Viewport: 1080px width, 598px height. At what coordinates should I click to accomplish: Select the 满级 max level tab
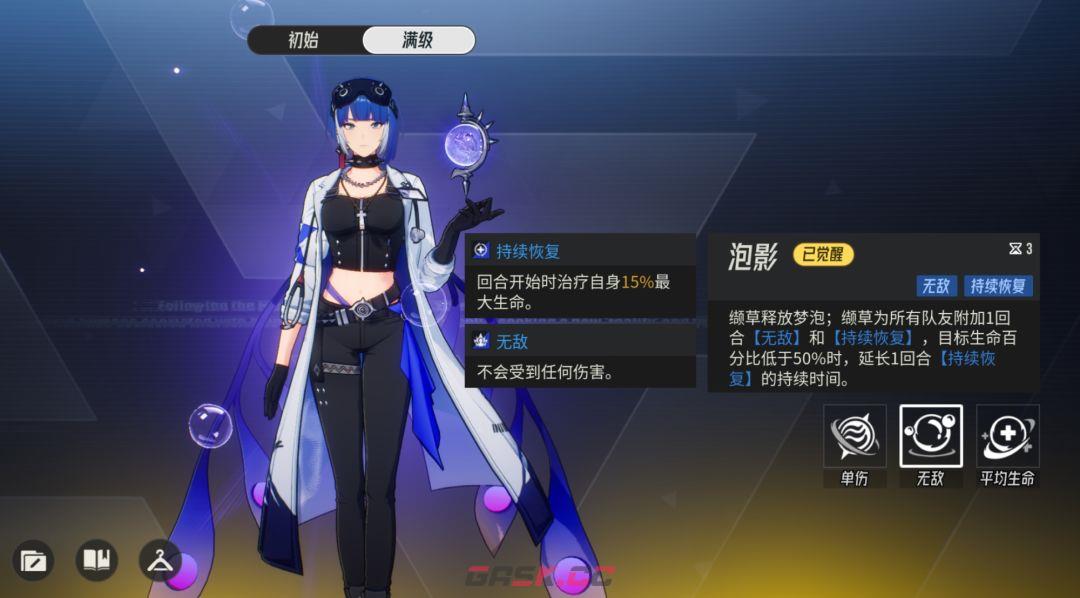click(x=418, y=40)
